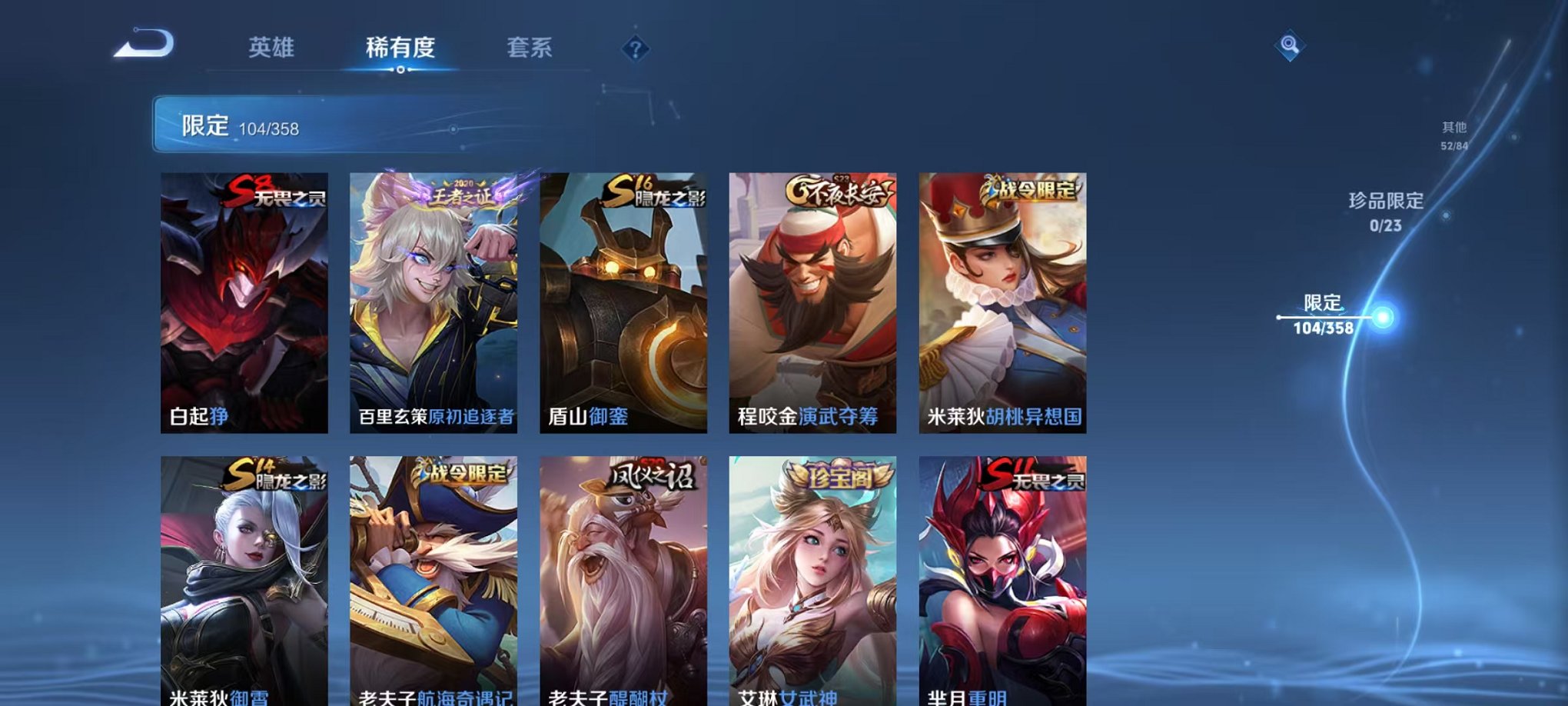1568x706 pixels.
Task: Open the 白起 狰 skin thumbnail
Action: tap(244, 300)
